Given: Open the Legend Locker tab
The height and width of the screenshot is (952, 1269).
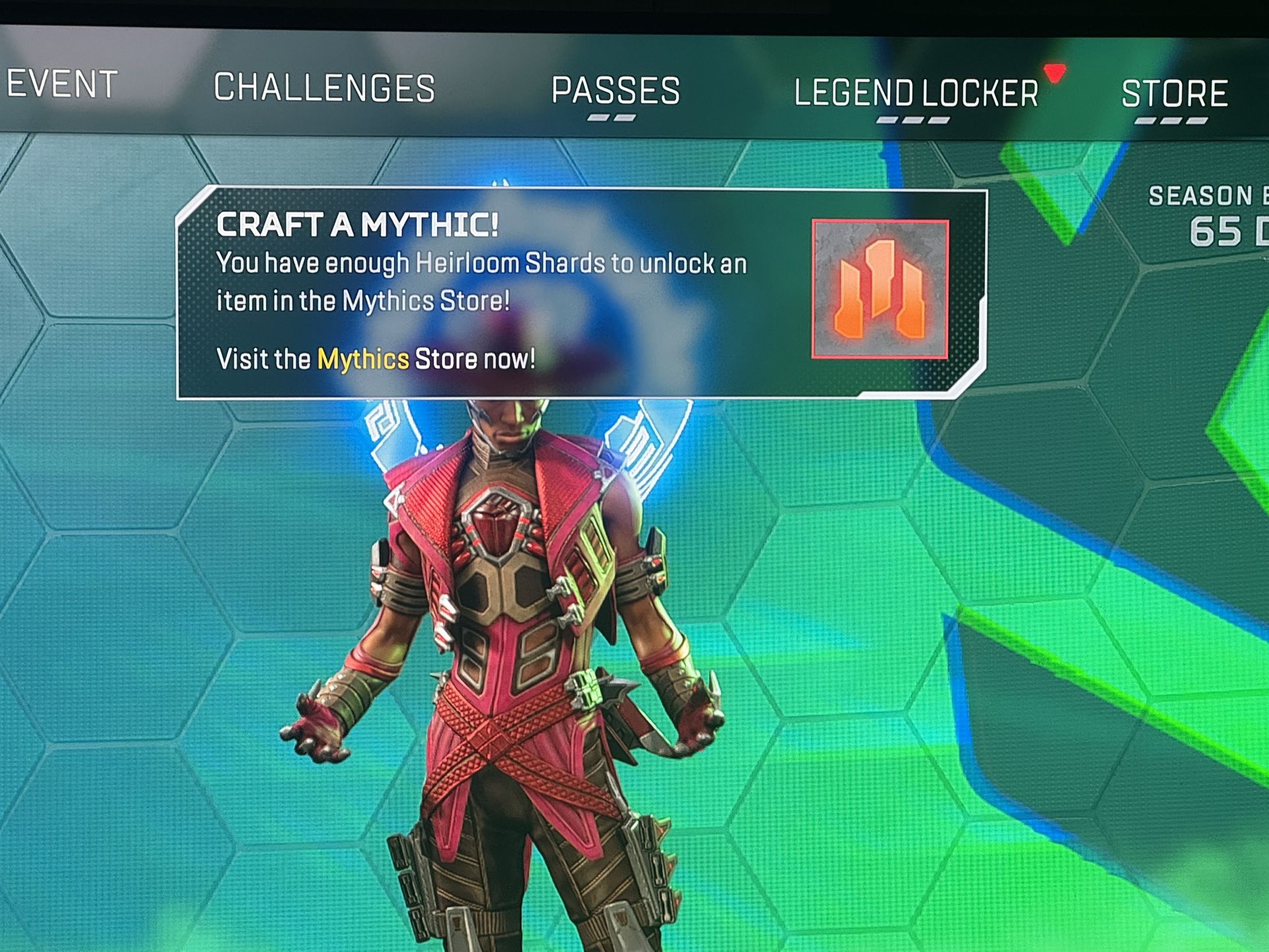Looking at the screenshot, I should [916, 94].
